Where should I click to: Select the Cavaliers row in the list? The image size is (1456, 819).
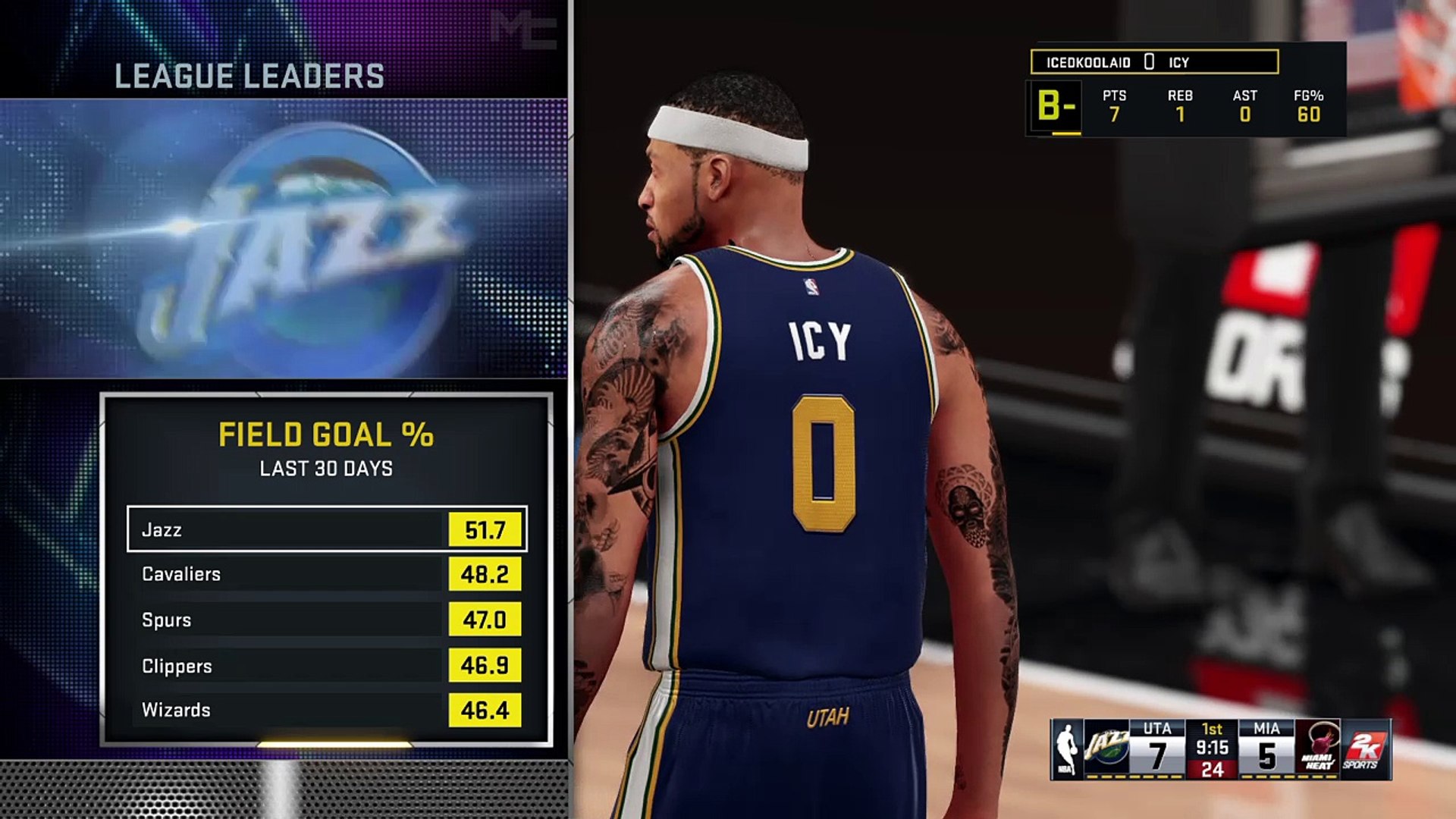[326, 574]
